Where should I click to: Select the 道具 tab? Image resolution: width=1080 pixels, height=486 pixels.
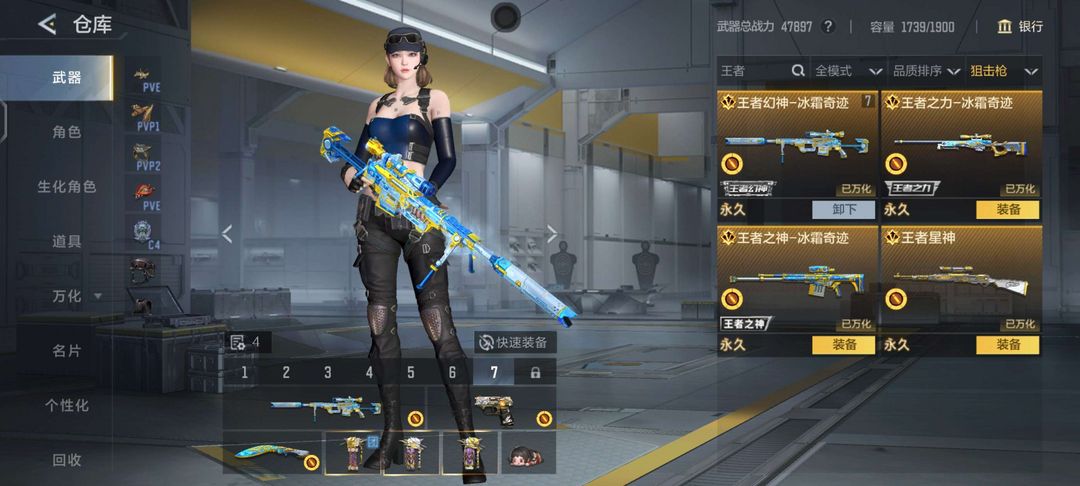click(x=66, y=241)
